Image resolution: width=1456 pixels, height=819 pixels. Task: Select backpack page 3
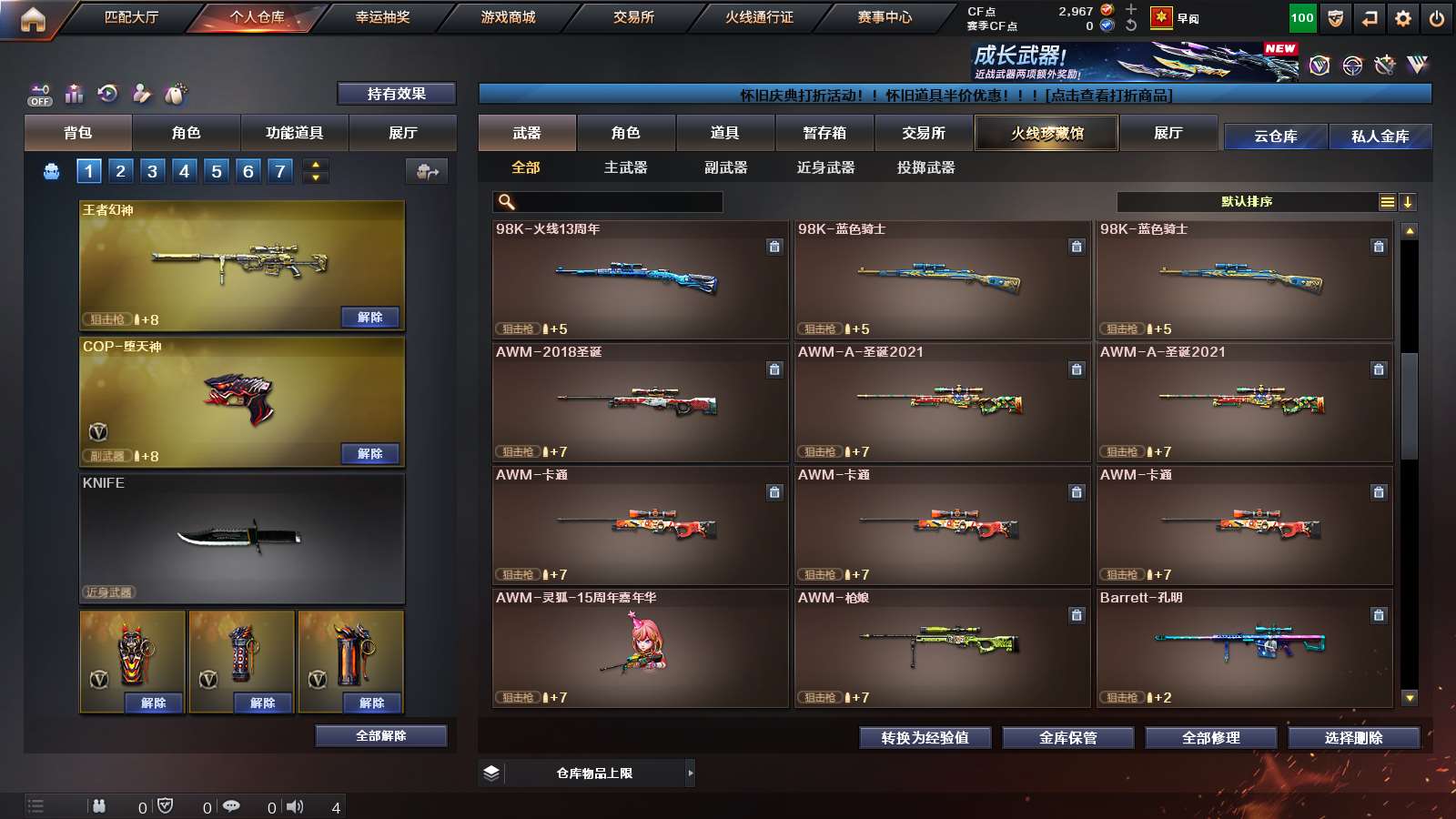point(151,170)
